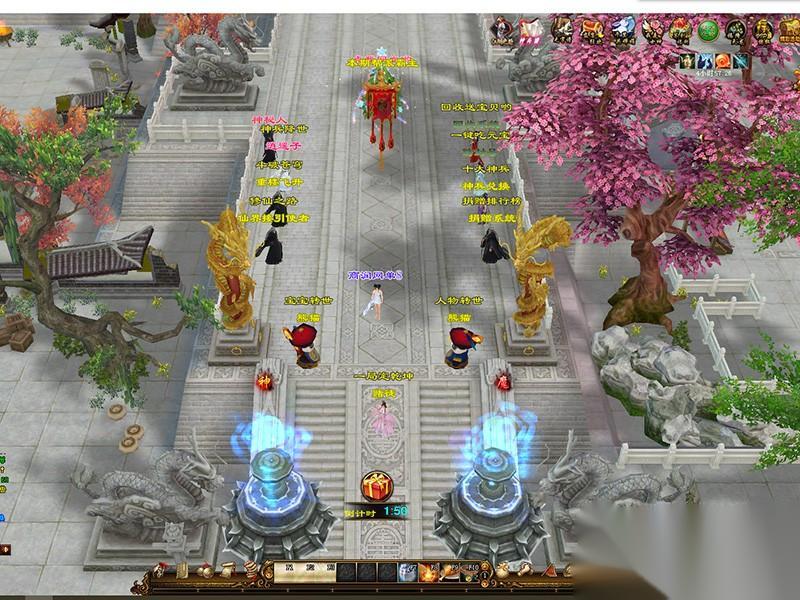This screenshot has height=600, width=800.
Task: Open the helmet character menu icon
Action: (x=158, y=571)
